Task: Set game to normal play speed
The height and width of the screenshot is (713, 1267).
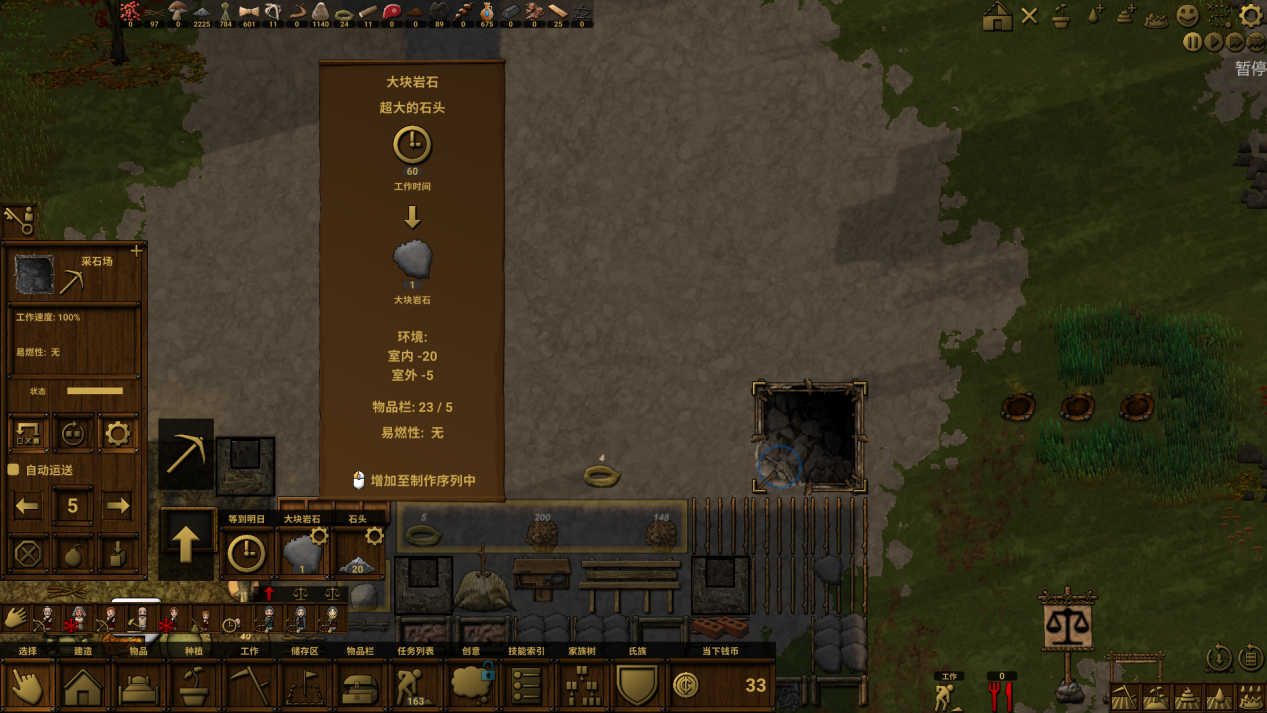Action: [1213, 42]
